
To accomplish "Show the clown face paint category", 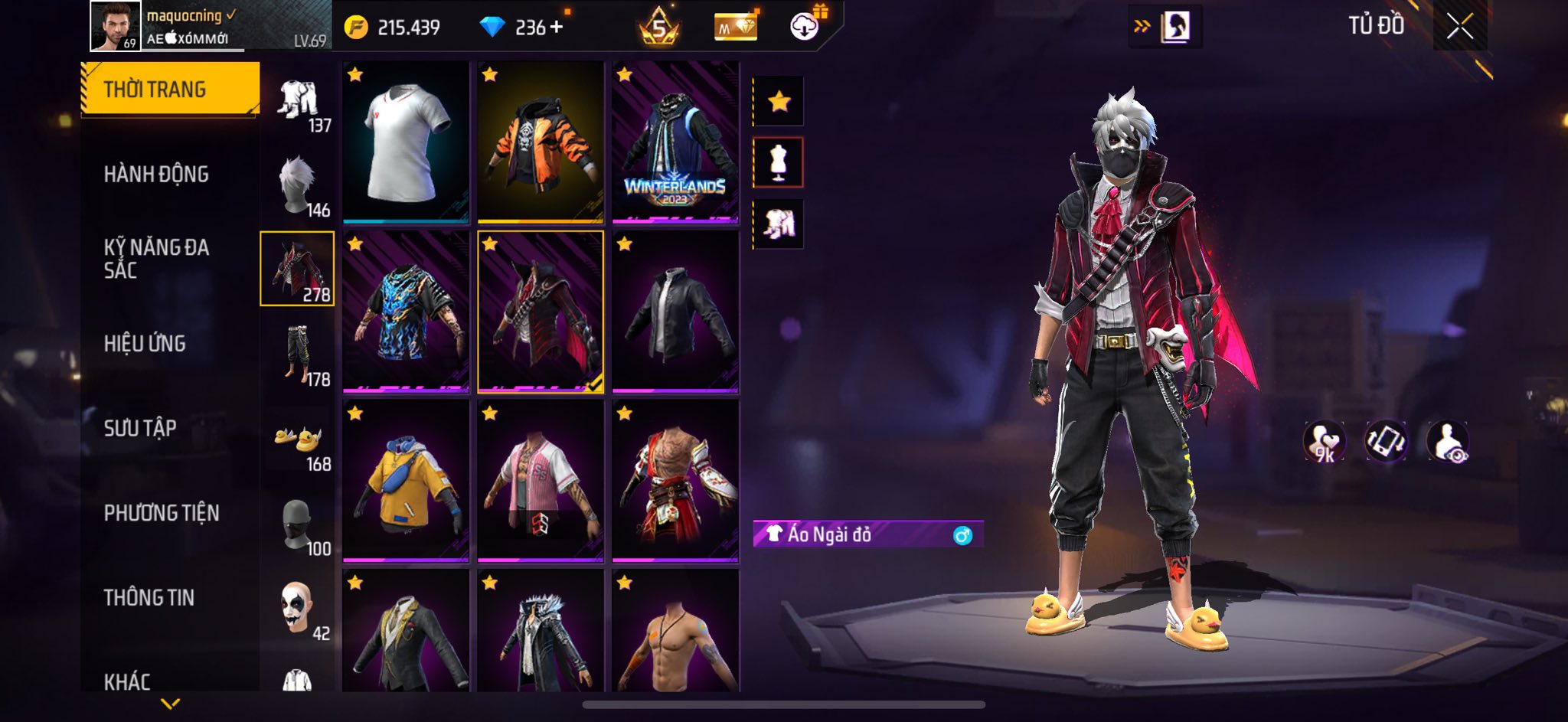I will [298, 608].
